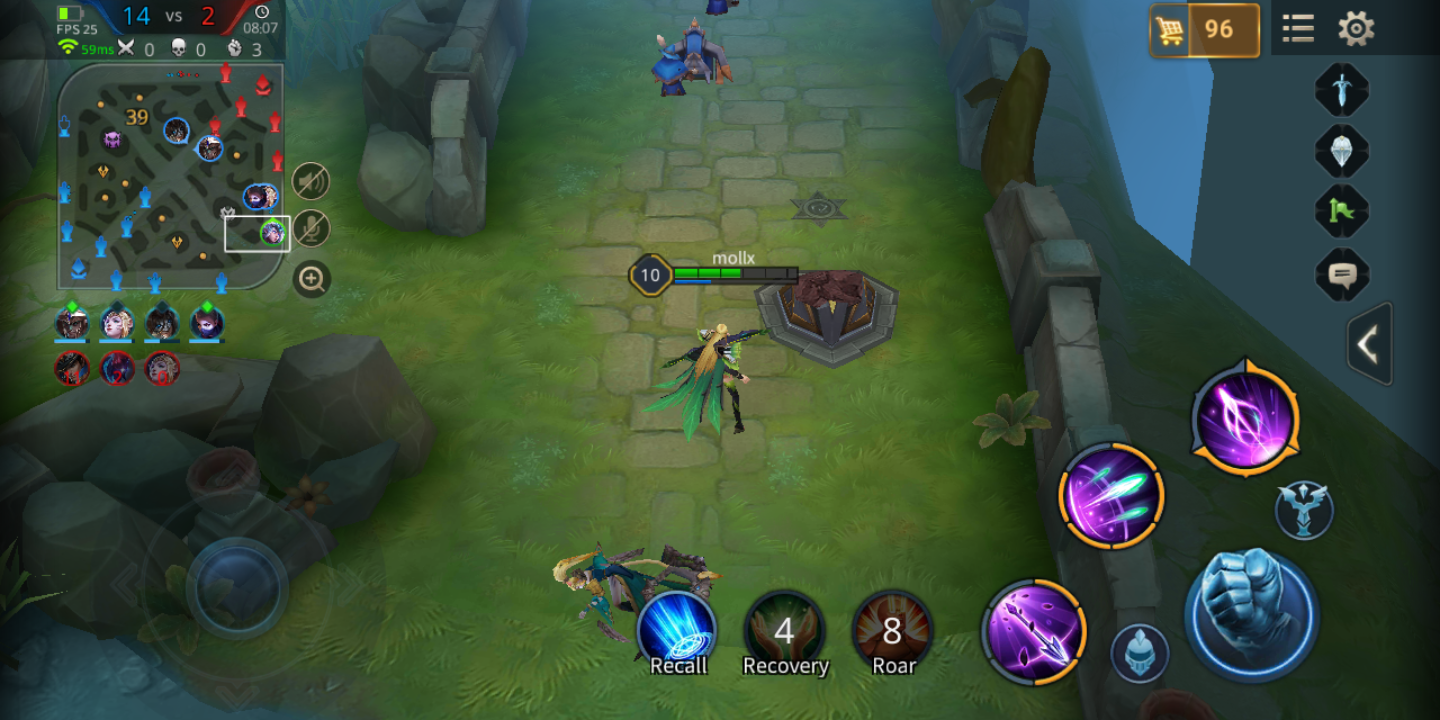Screen dimensions: 1440x720
Task: Target minions with the helmet button
Action: pos(1140,653)
